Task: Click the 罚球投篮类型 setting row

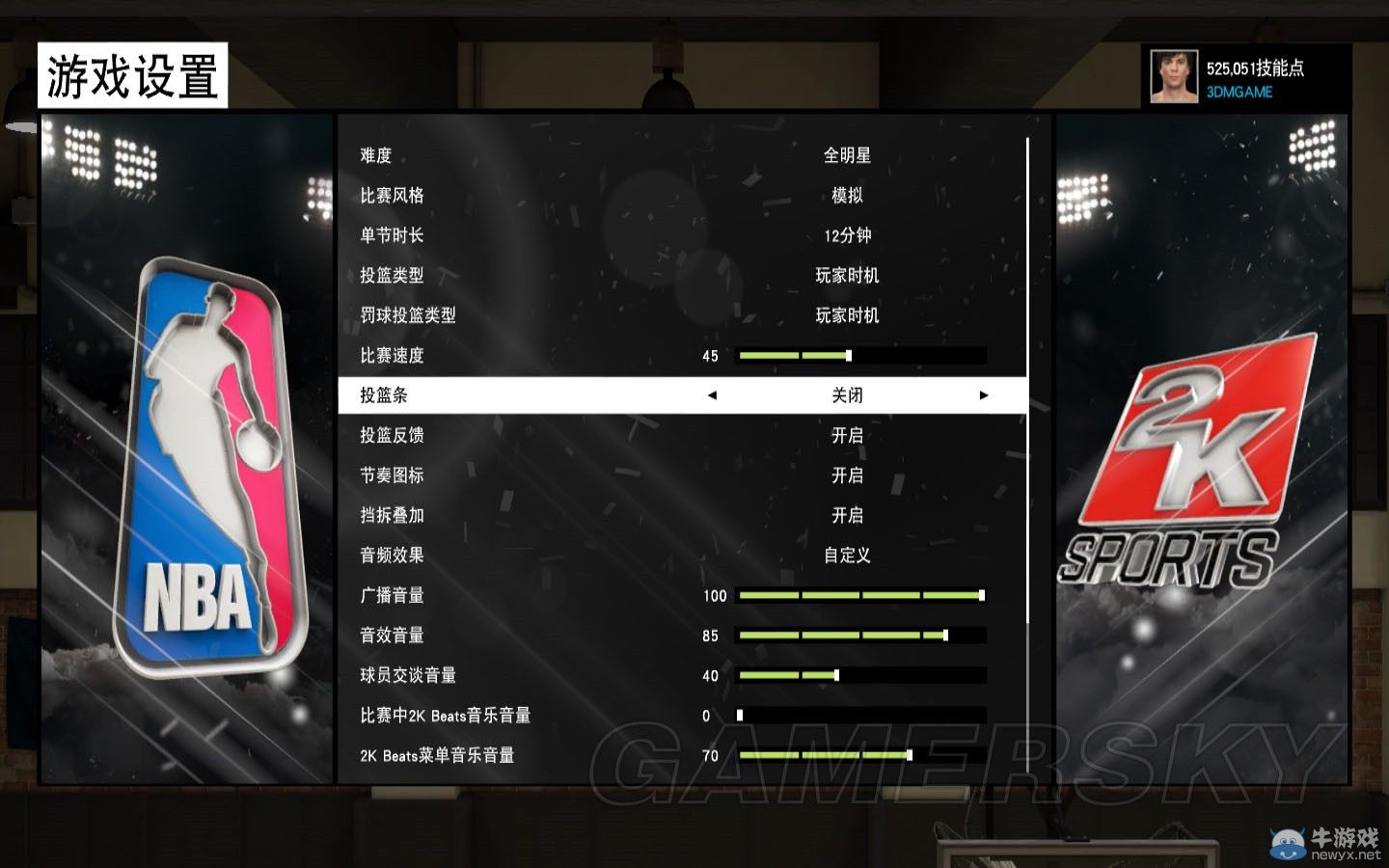Action: pos(847,314)
